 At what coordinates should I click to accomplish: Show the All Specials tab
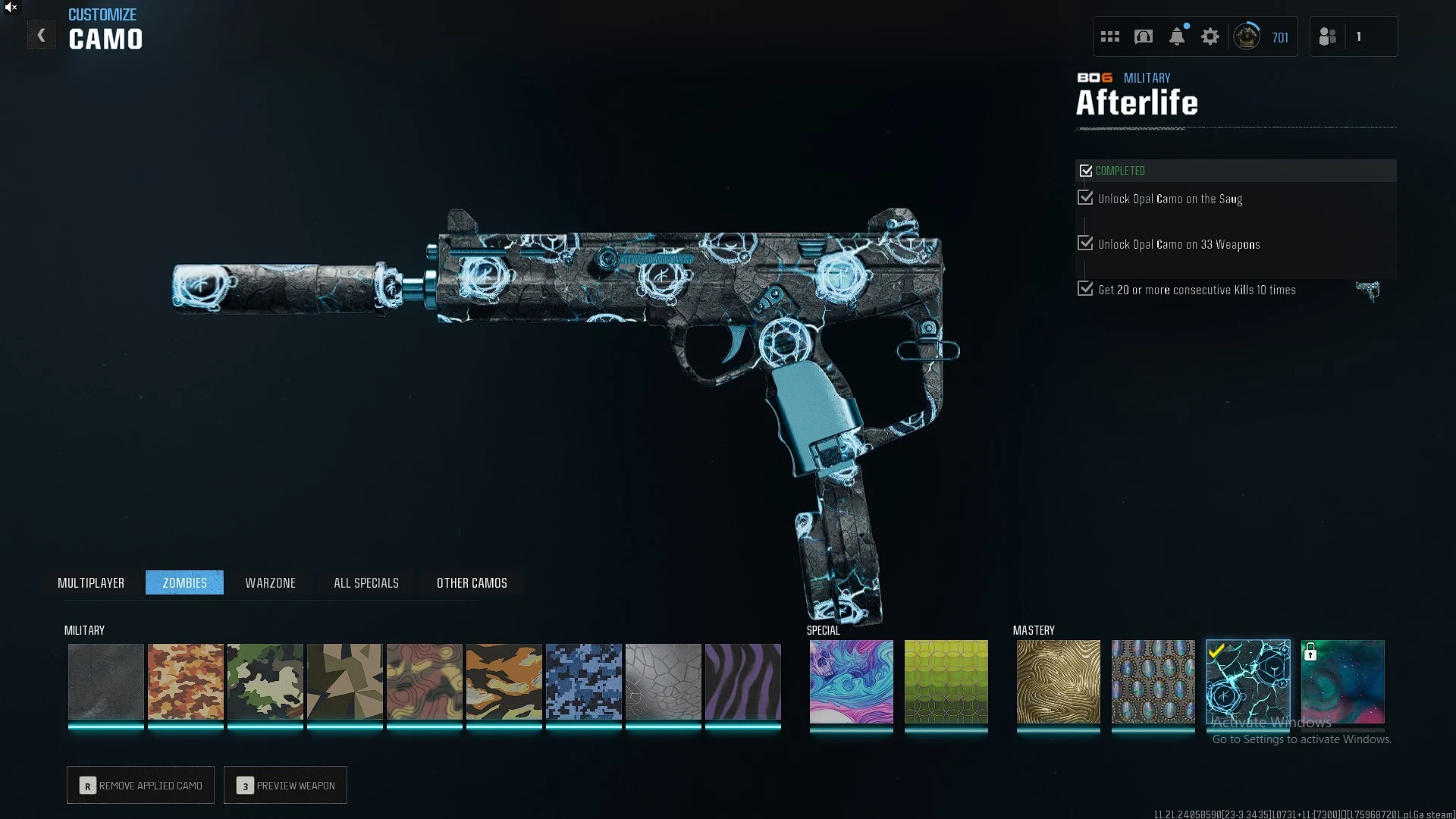point(366,582)
